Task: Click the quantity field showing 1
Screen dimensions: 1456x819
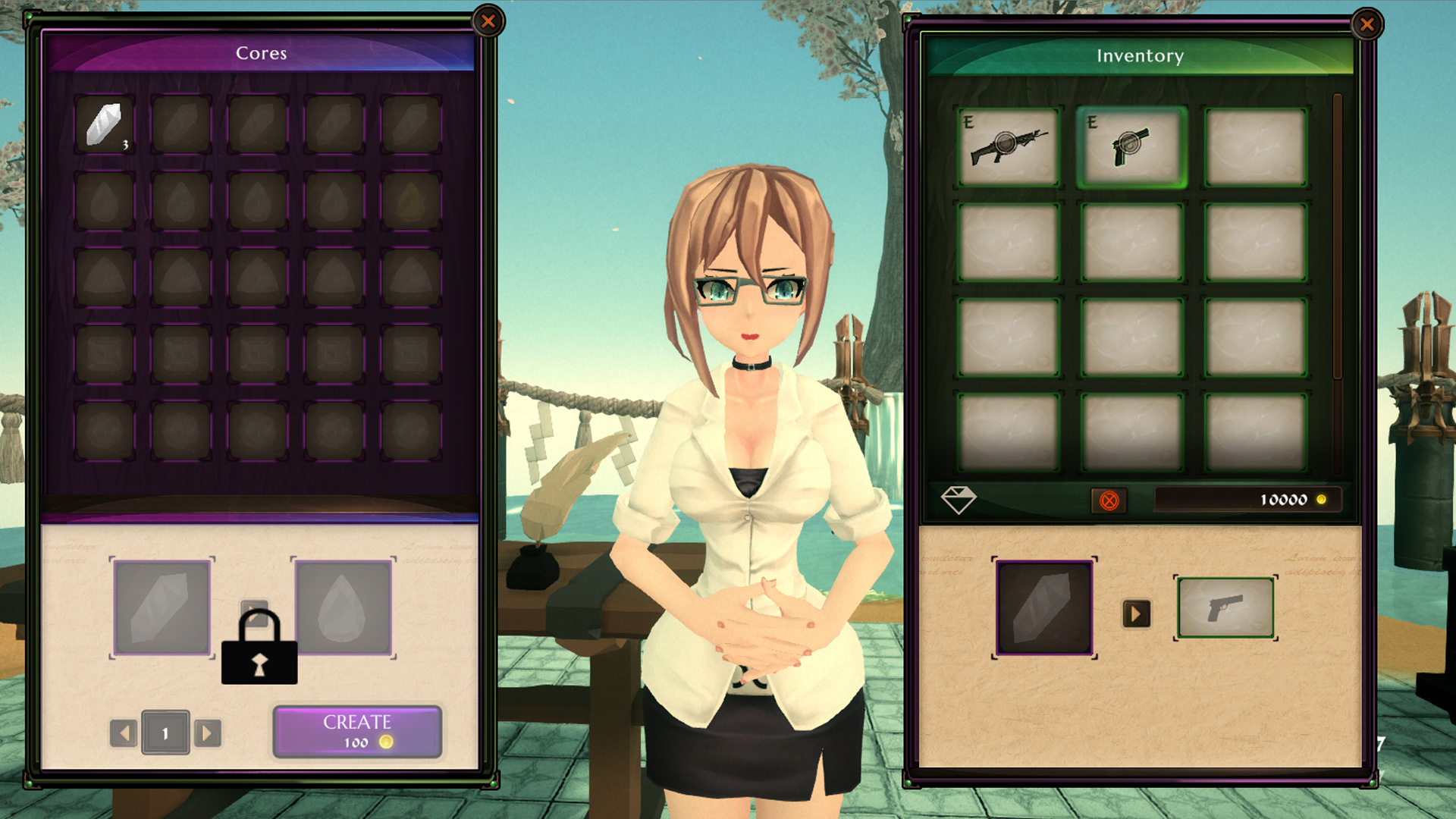Action: click(165, 733)
